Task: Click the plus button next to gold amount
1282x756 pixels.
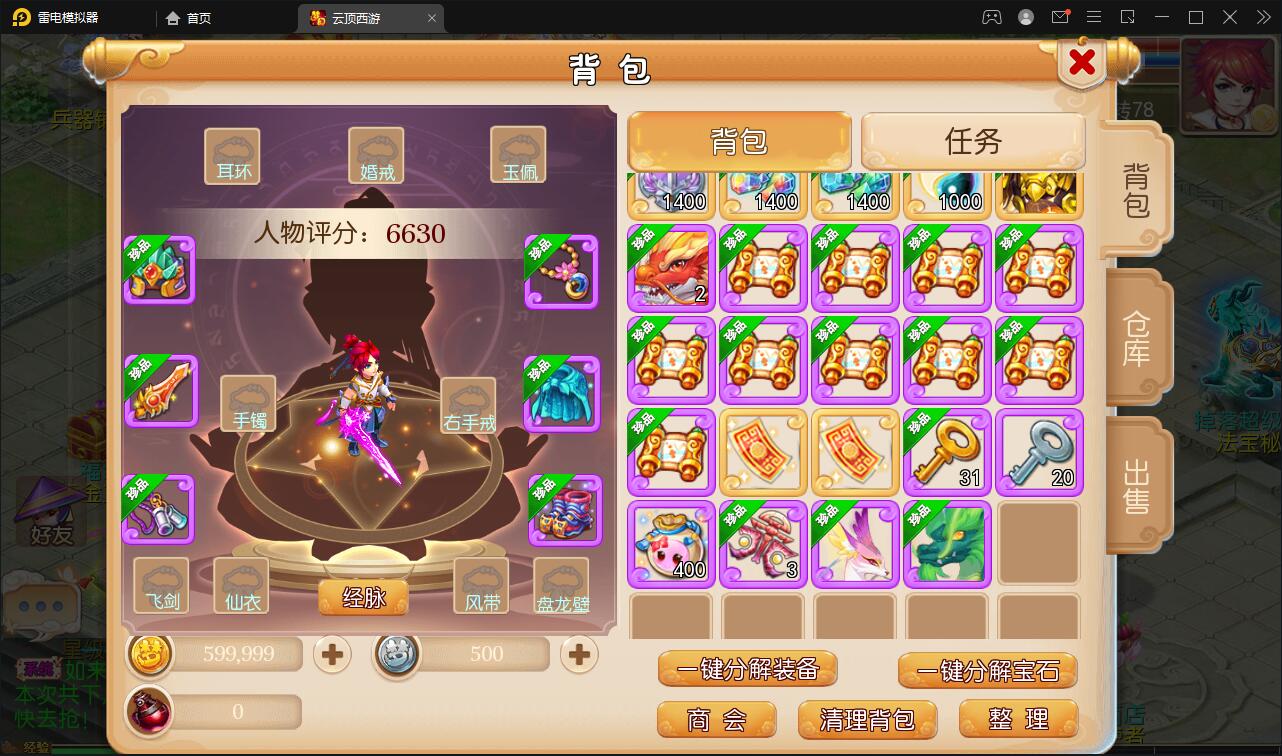Action: (330, 654)
